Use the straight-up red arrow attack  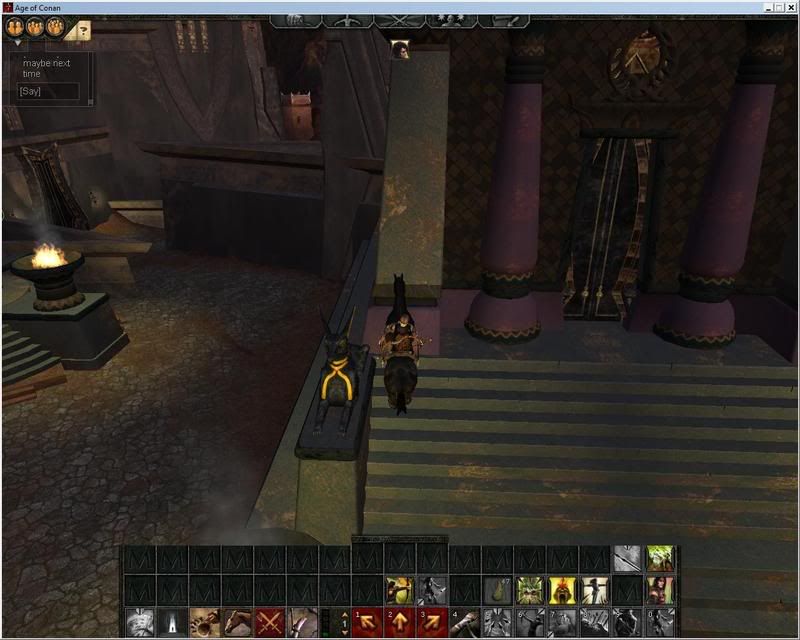tap(399, 622)
